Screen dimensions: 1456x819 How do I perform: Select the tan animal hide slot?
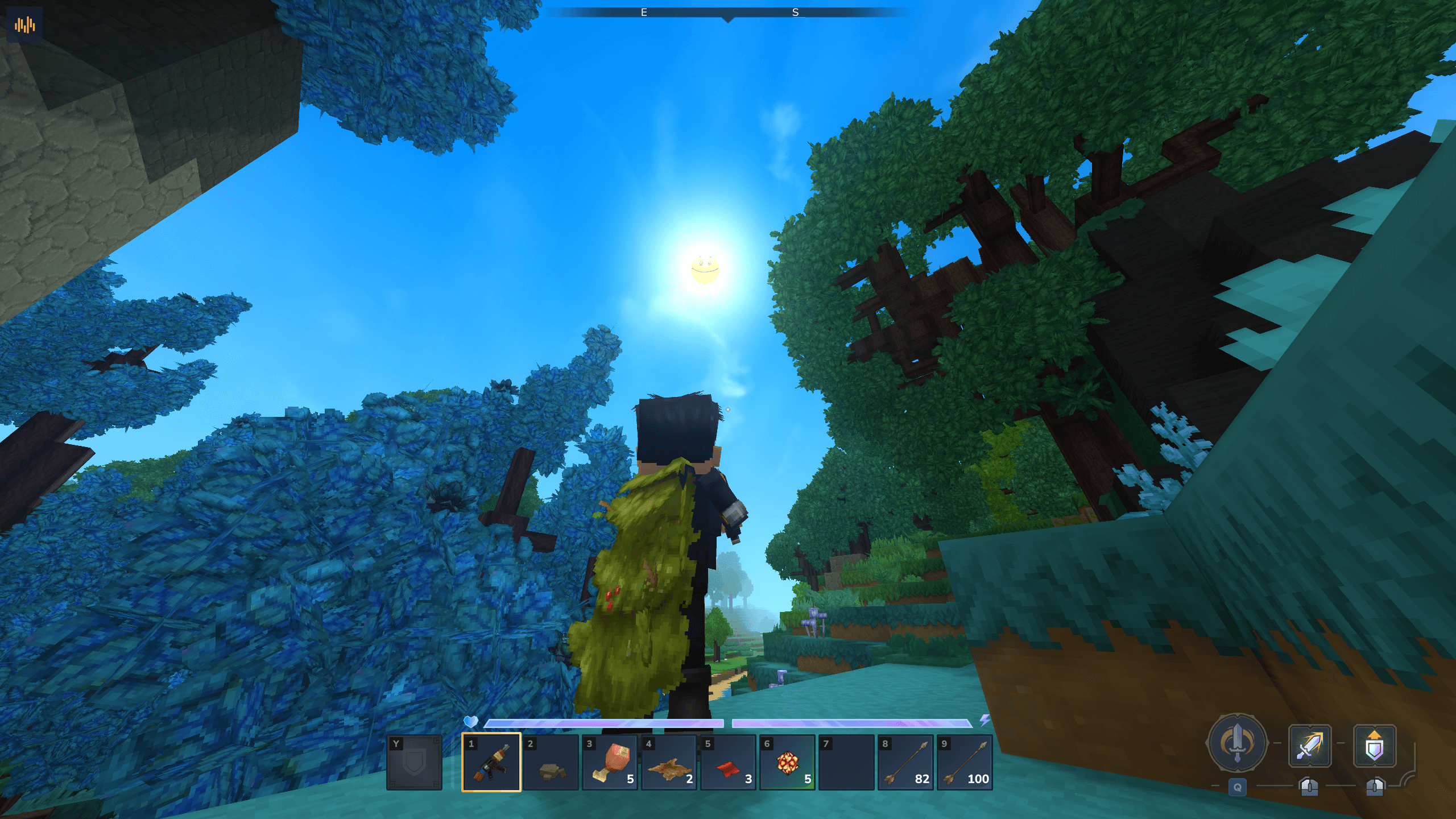pyautogui.click(x=669, y=762)
